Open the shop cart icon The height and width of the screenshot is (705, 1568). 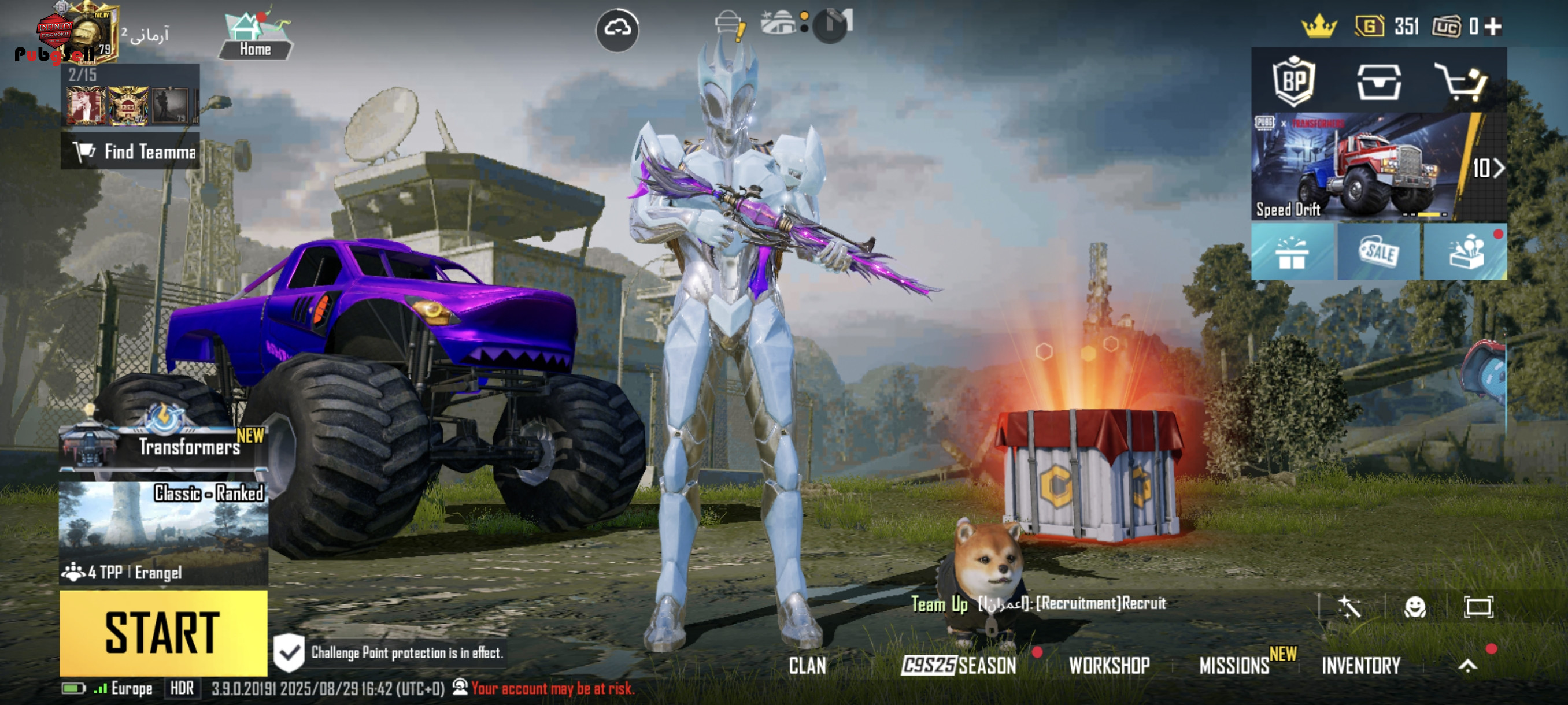pos(1461,81)
